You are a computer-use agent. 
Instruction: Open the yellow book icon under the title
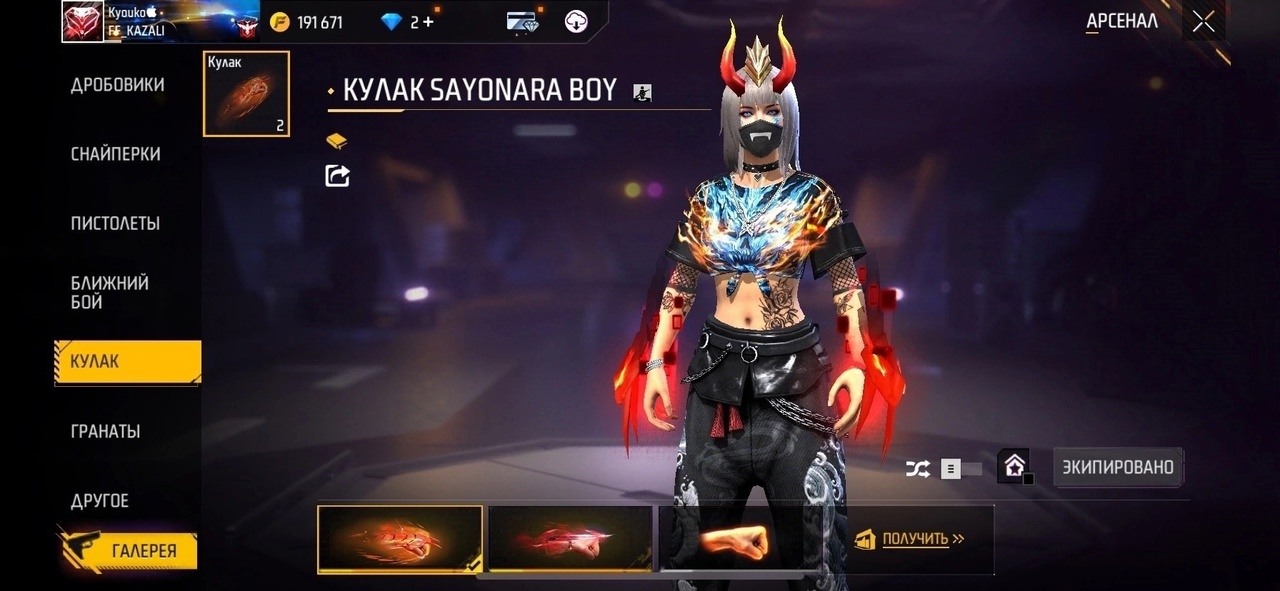tap(337, 141)
